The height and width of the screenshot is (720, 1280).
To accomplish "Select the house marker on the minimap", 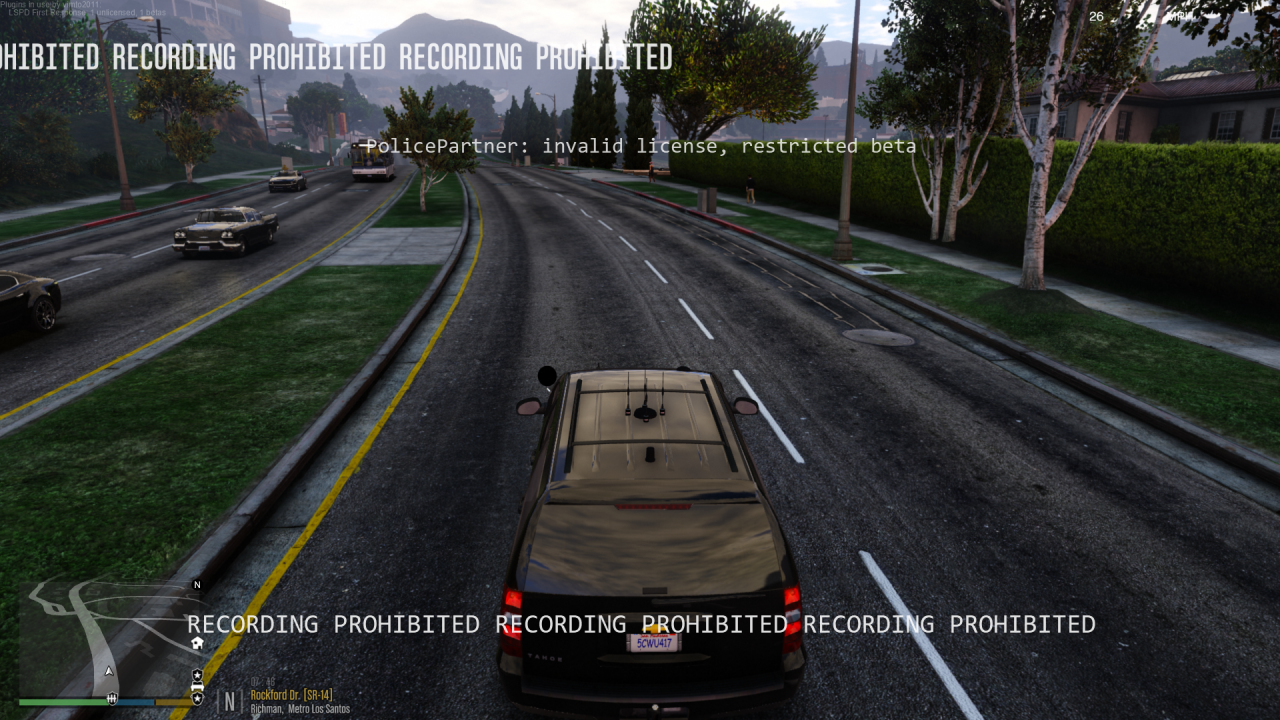I will click(197, 643).
